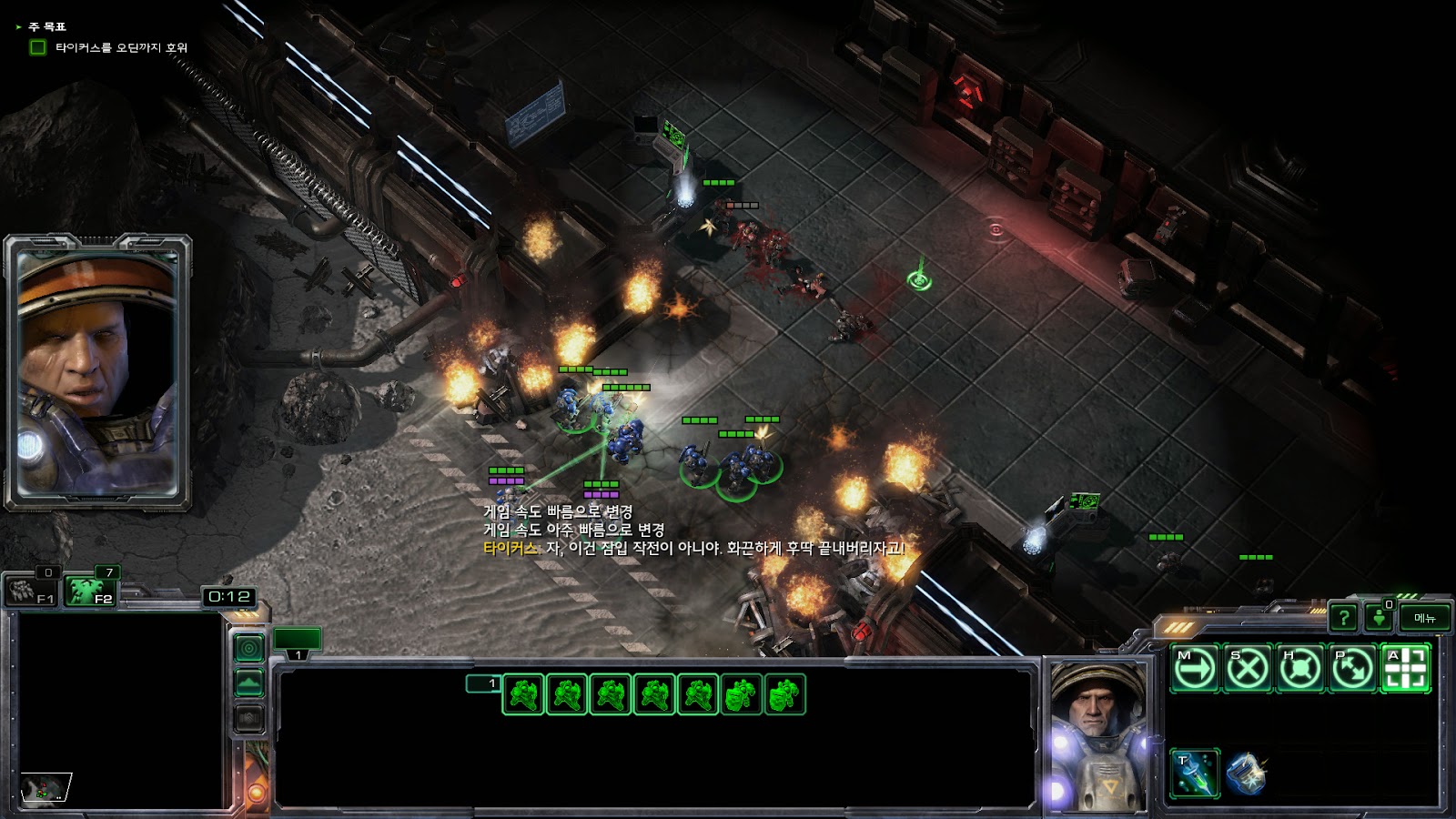Use the Stimpack syringe ability (T)
Screen dimensions: 1456x819
[1195, 773]
